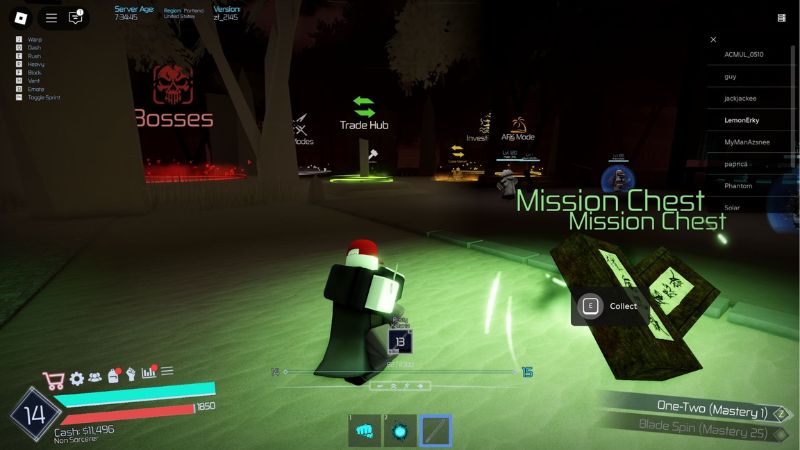Image resolution: width=800 pixels, height=450 pixels.
Task: Open the group of people icon
Action: pyautogui.click(x=95, y=378)
